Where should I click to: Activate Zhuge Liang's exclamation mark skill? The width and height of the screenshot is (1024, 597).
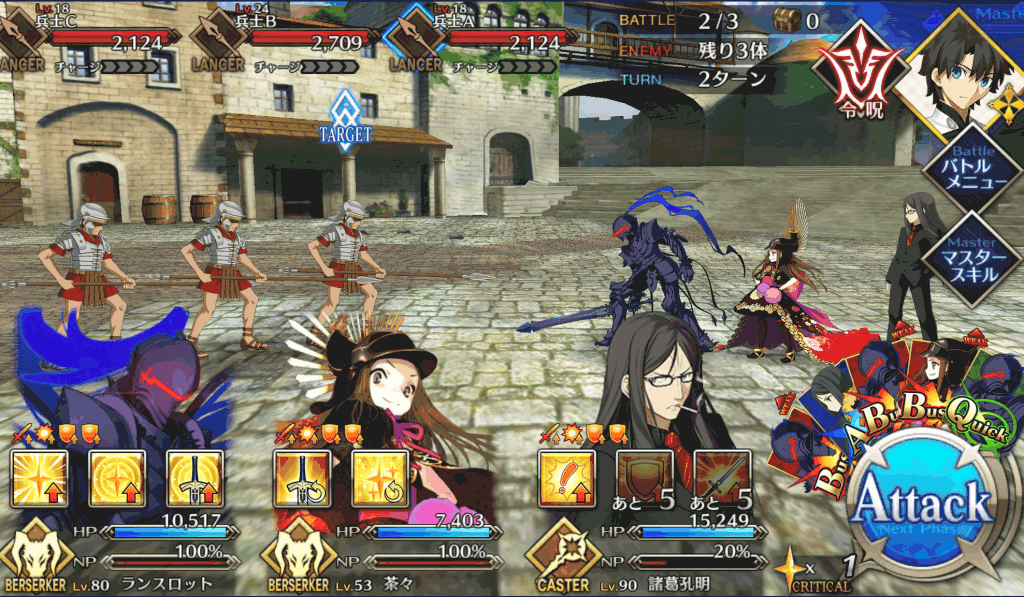pos(567,480)
